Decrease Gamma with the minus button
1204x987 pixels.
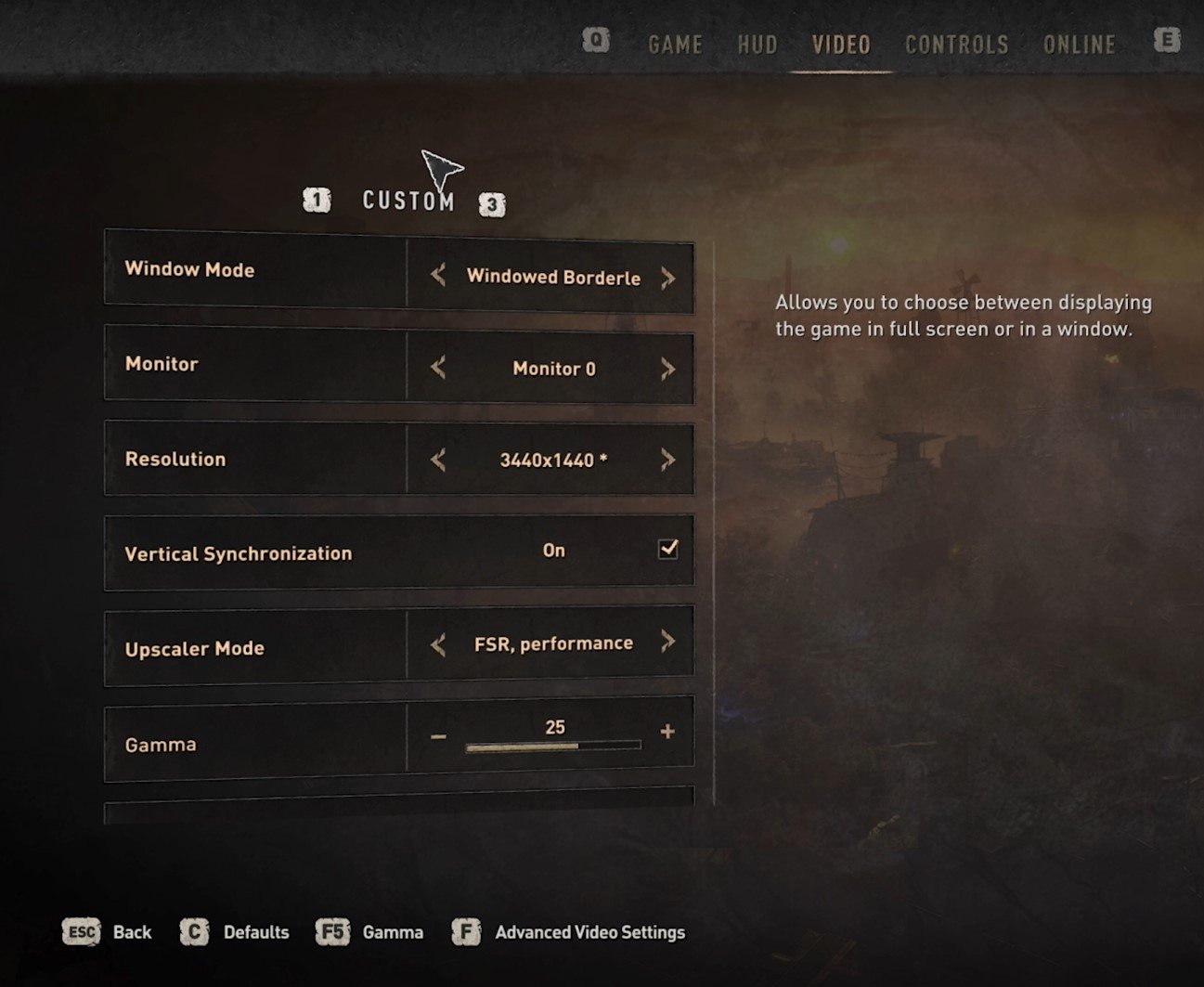(438, 736)
